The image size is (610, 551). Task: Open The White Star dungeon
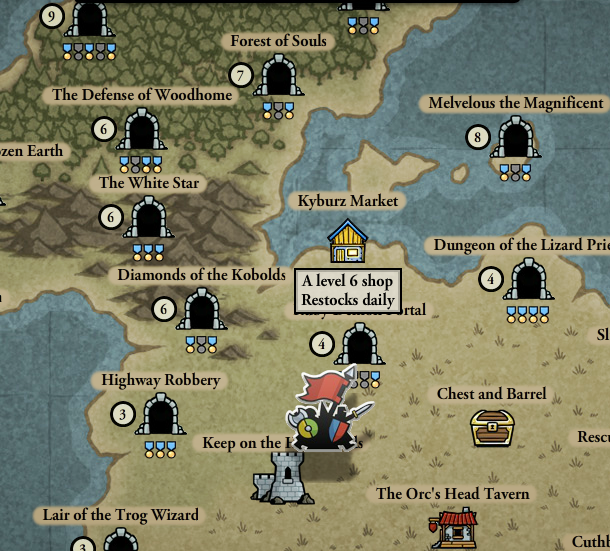(148, 218)
